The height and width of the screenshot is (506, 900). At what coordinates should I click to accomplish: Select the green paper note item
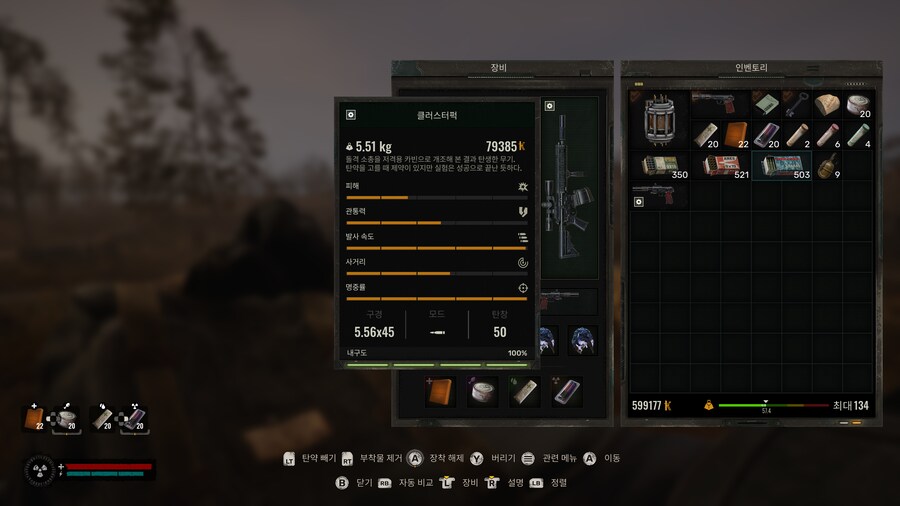(767, 104)
